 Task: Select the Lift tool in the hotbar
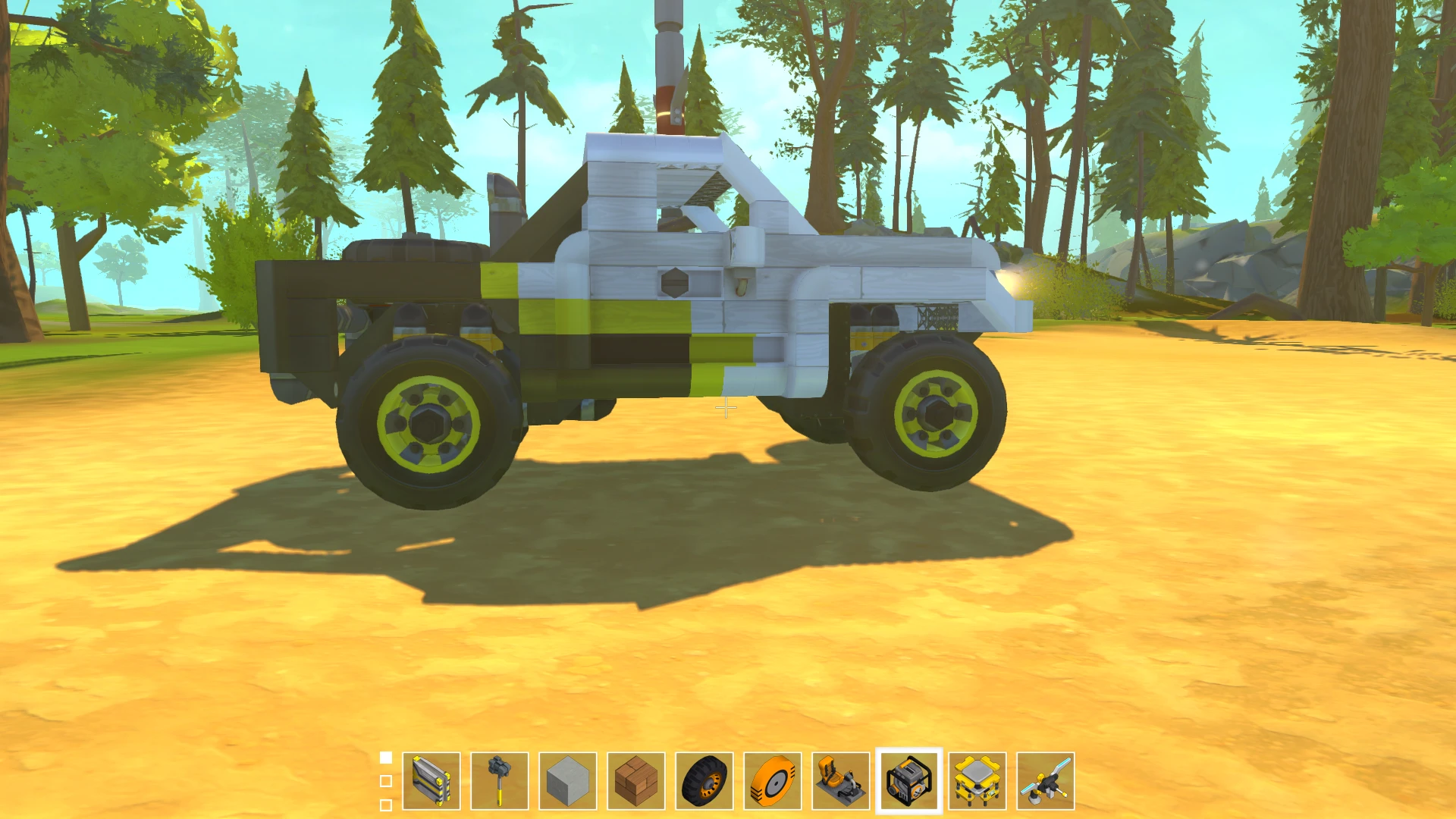point(428,781)
